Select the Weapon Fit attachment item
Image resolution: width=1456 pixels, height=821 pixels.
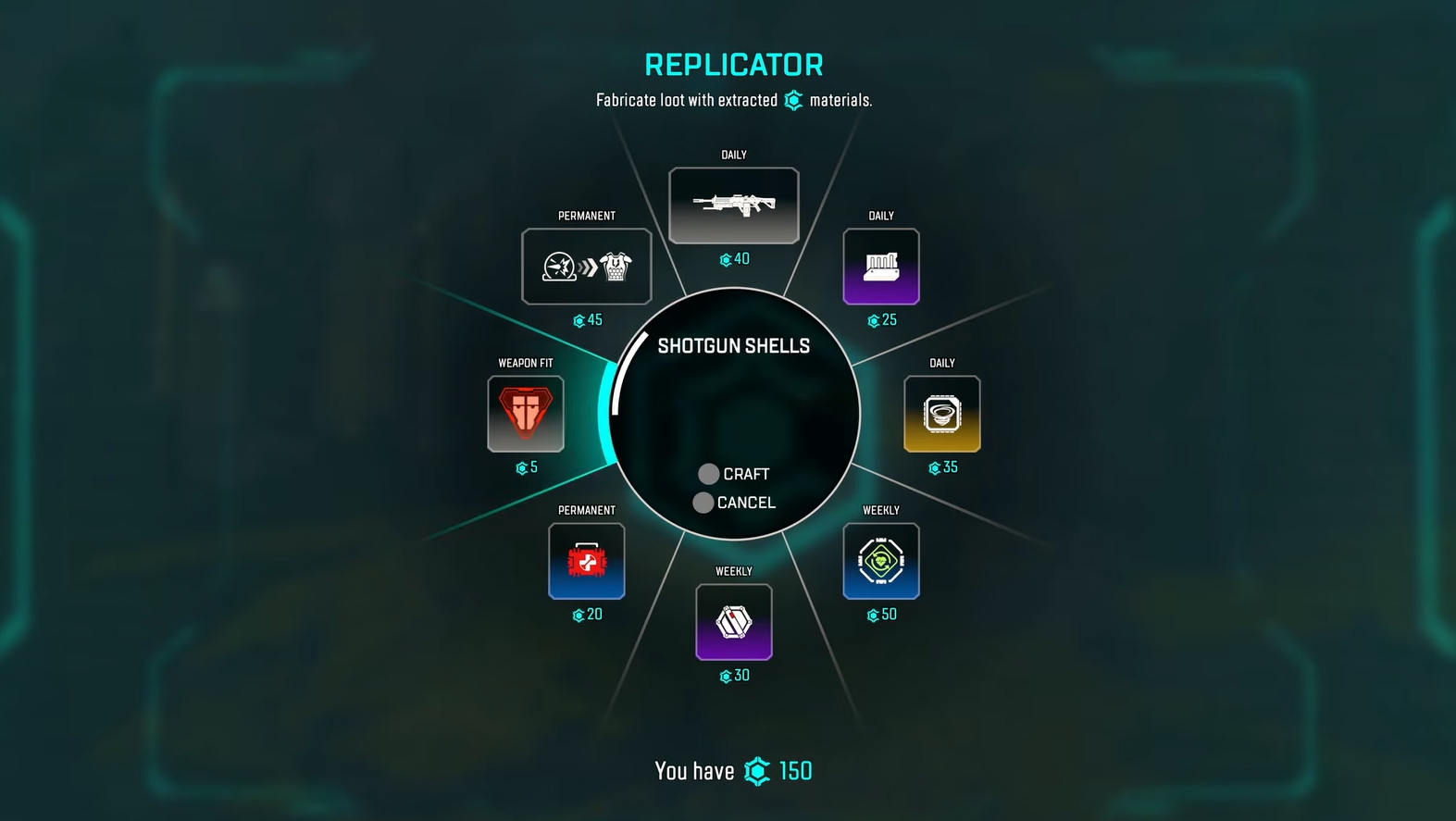click(525, 414)
